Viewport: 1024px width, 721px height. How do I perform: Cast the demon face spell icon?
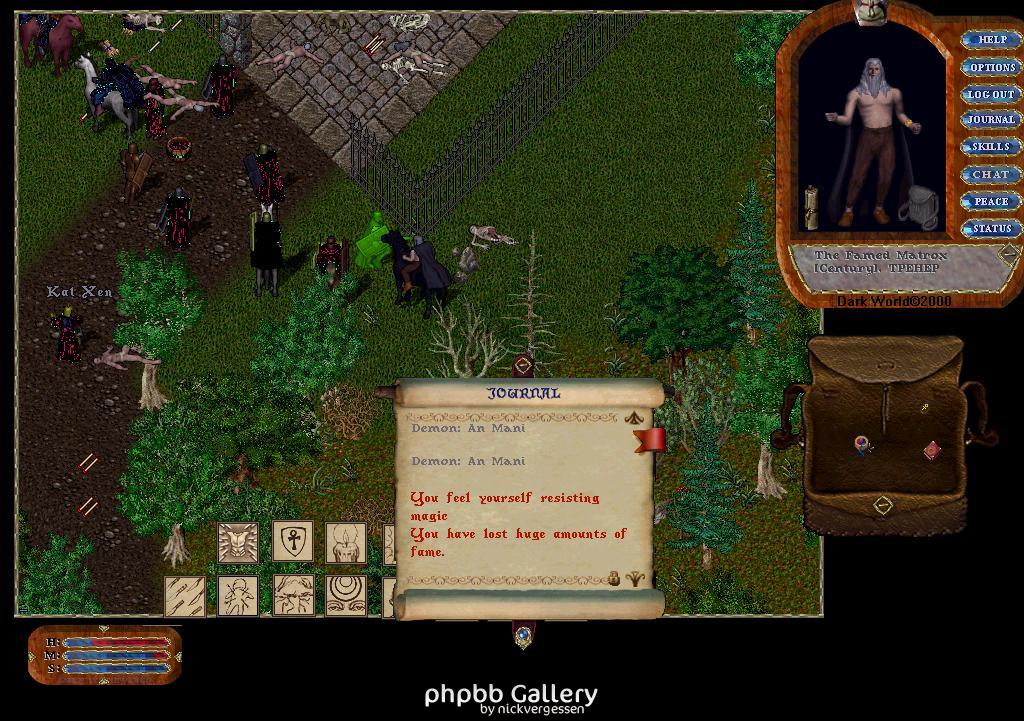click(238, 542)
